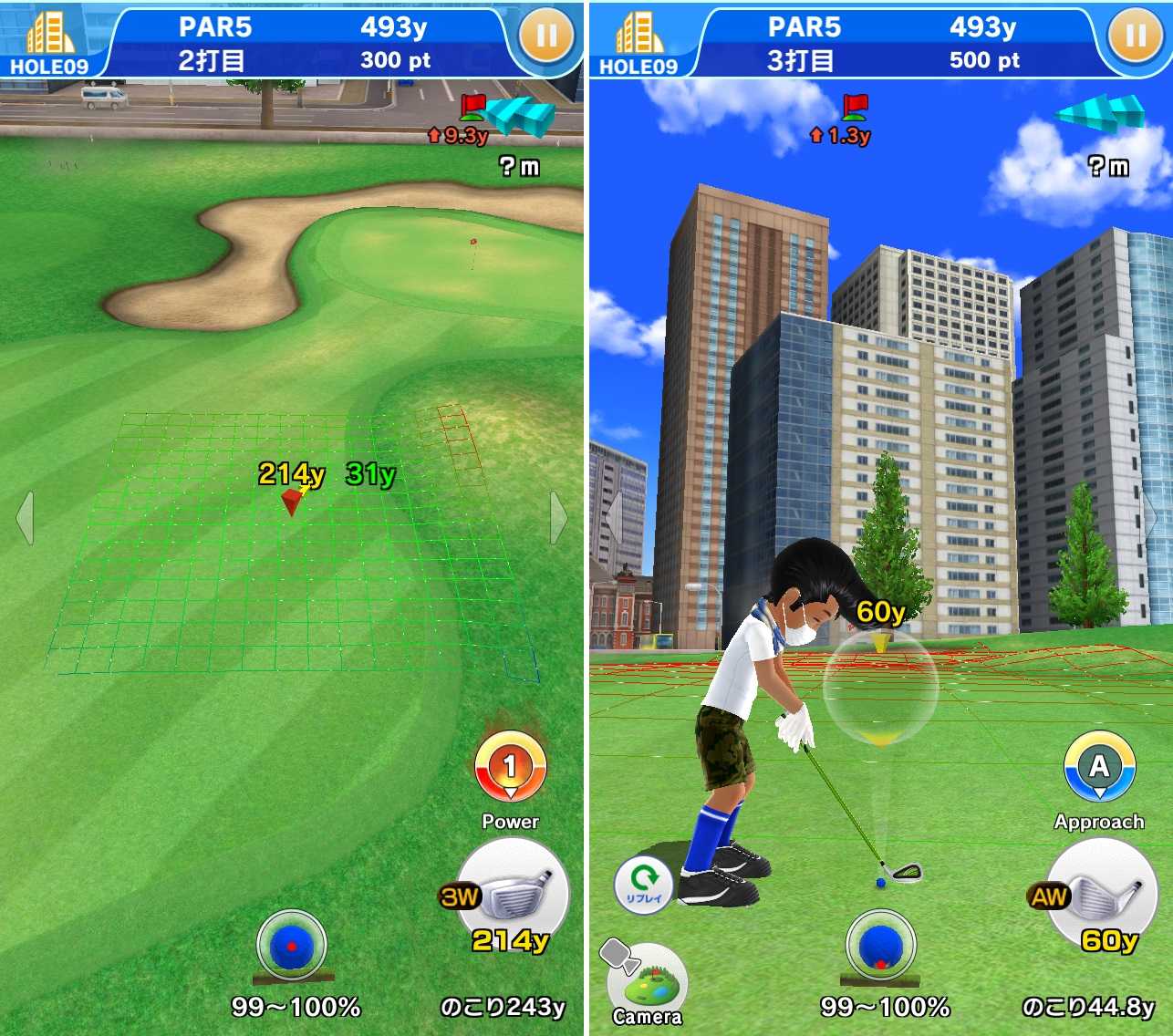Select ball impact point on 2打目 screen
Viewport: 1173px width, 1036px height.
point(292,947)
